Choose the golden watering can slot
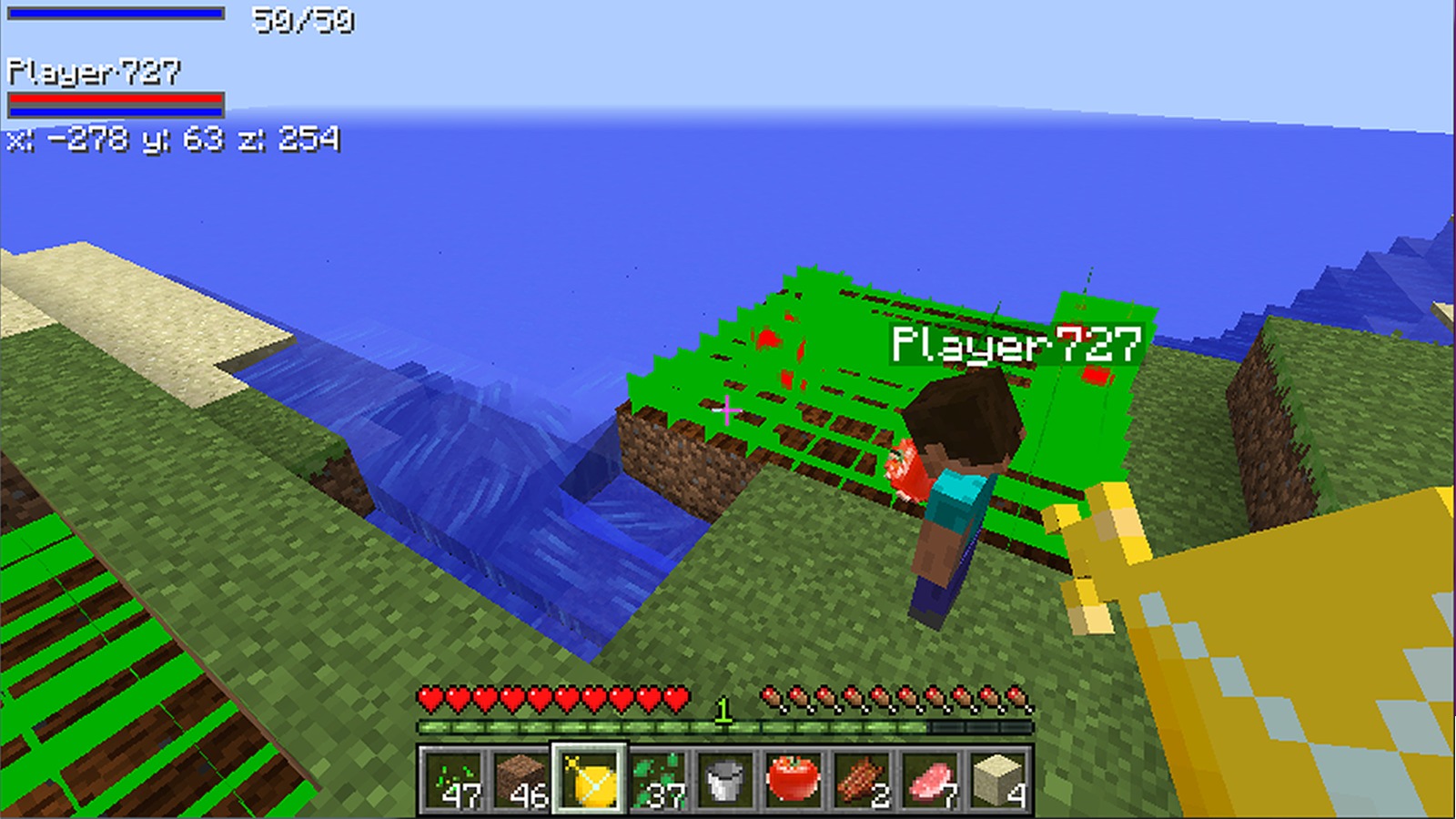1456x819 pixels. point(589,780)
